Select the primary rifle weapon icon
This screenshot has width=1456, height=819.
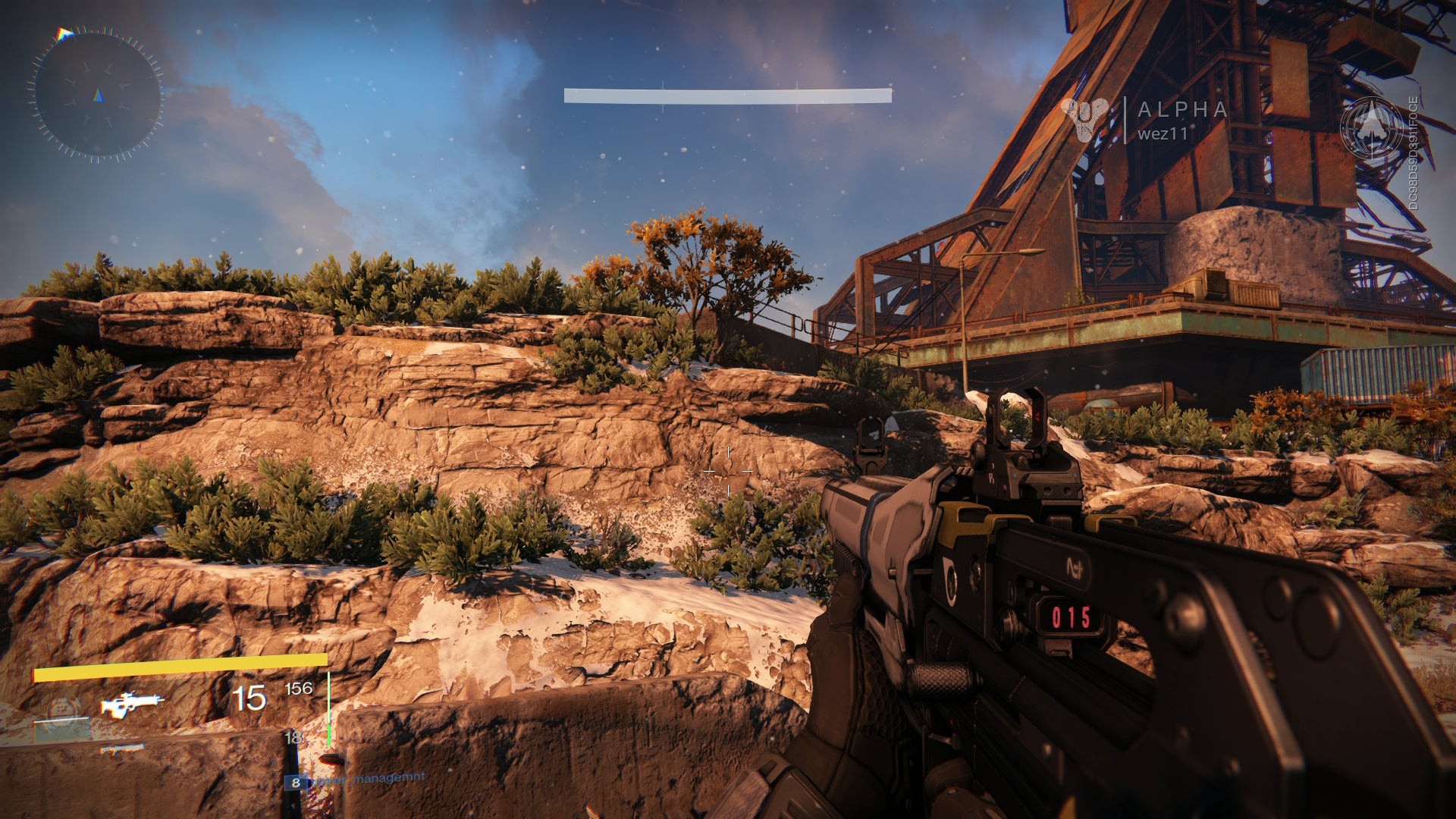[x=132, y=704]
